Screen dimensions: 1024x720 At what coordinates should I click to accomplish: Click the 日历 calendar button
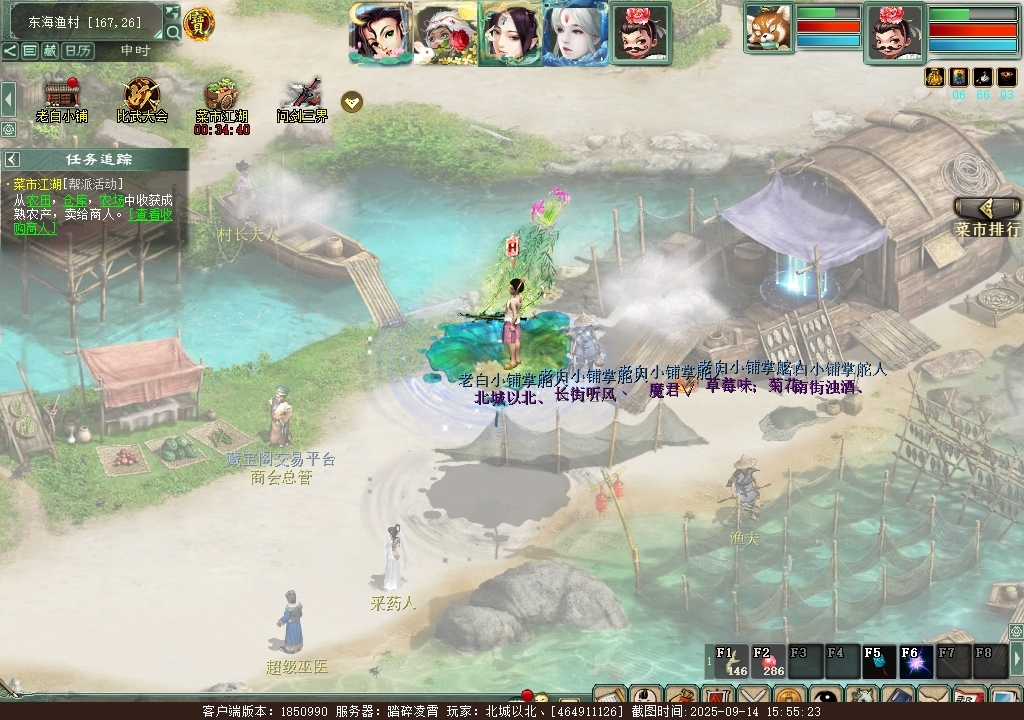(x=79, y=50)
